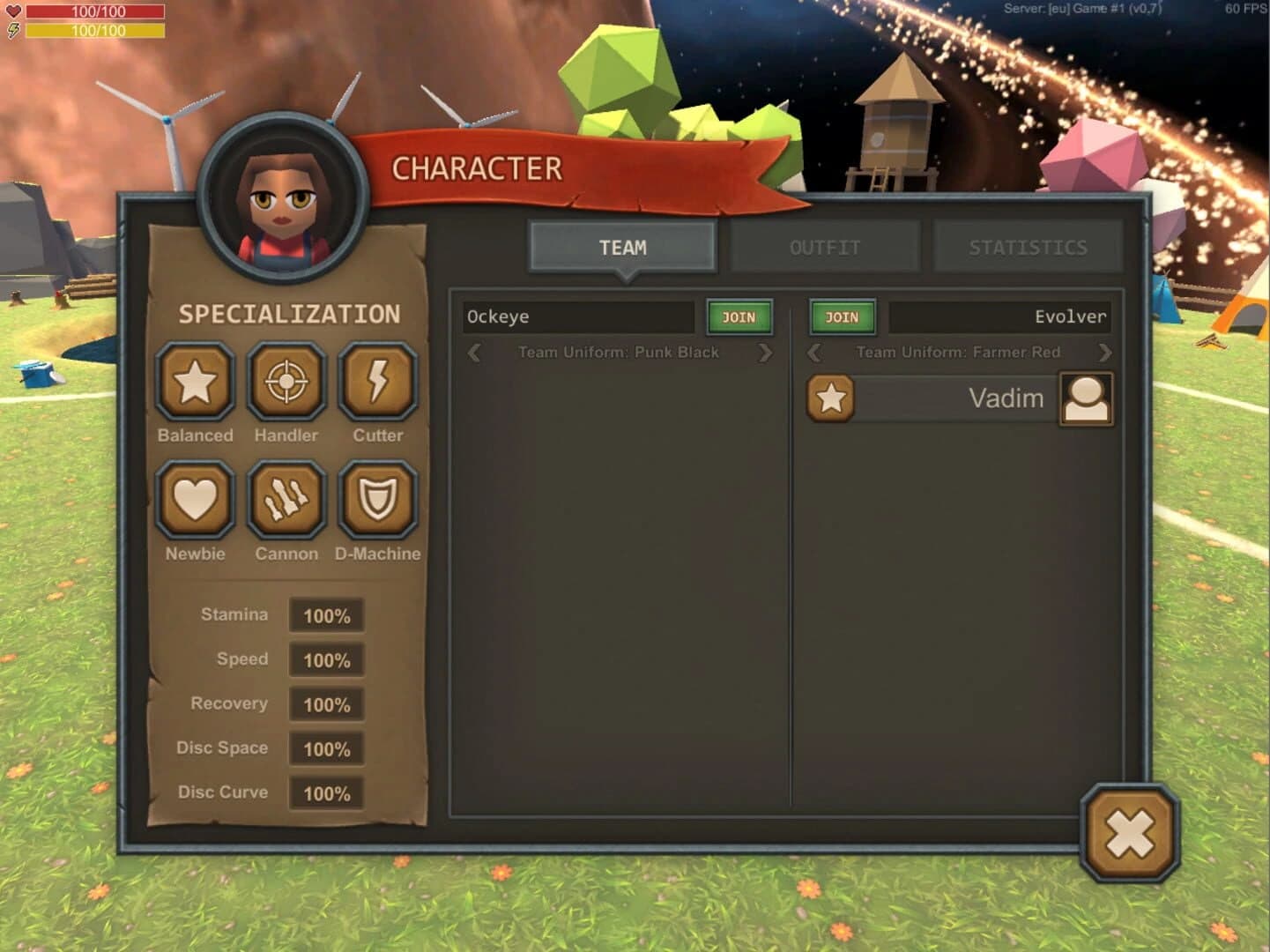This screenshot has width=1270, height=952.
Task: Open the STATISTICS tab
Action: pos(1028,247)
